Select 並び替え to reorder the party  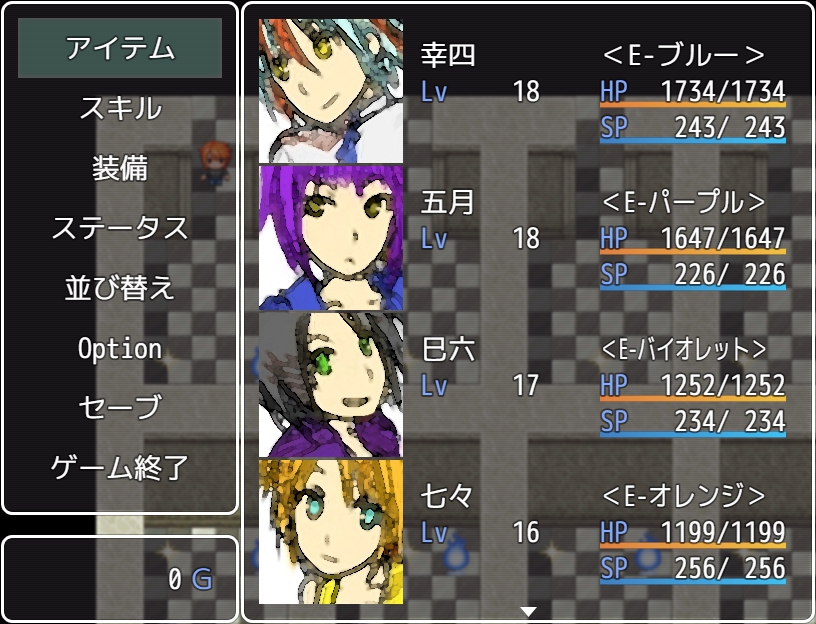pos(120,288)
